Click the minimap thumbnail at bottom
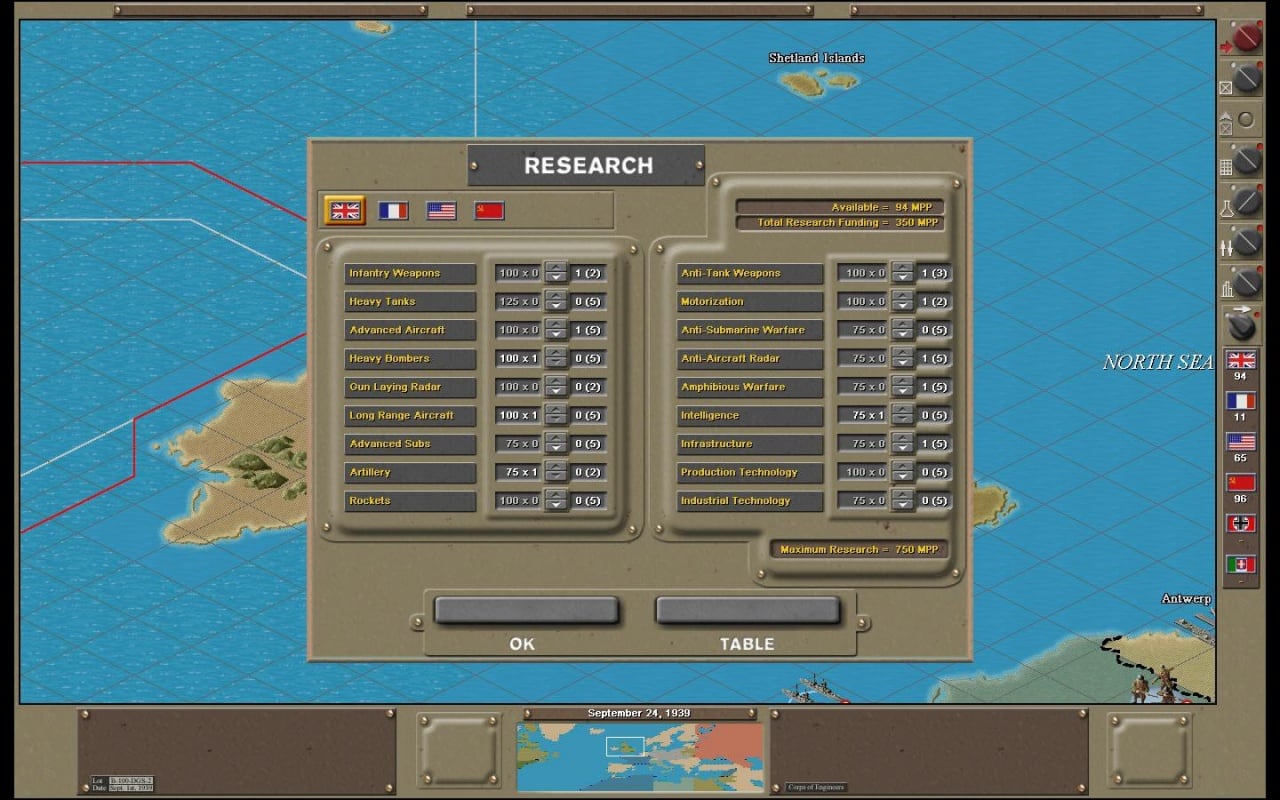Image resolution: width=1280 pixels, height=800 pixels. click(639, 757)
